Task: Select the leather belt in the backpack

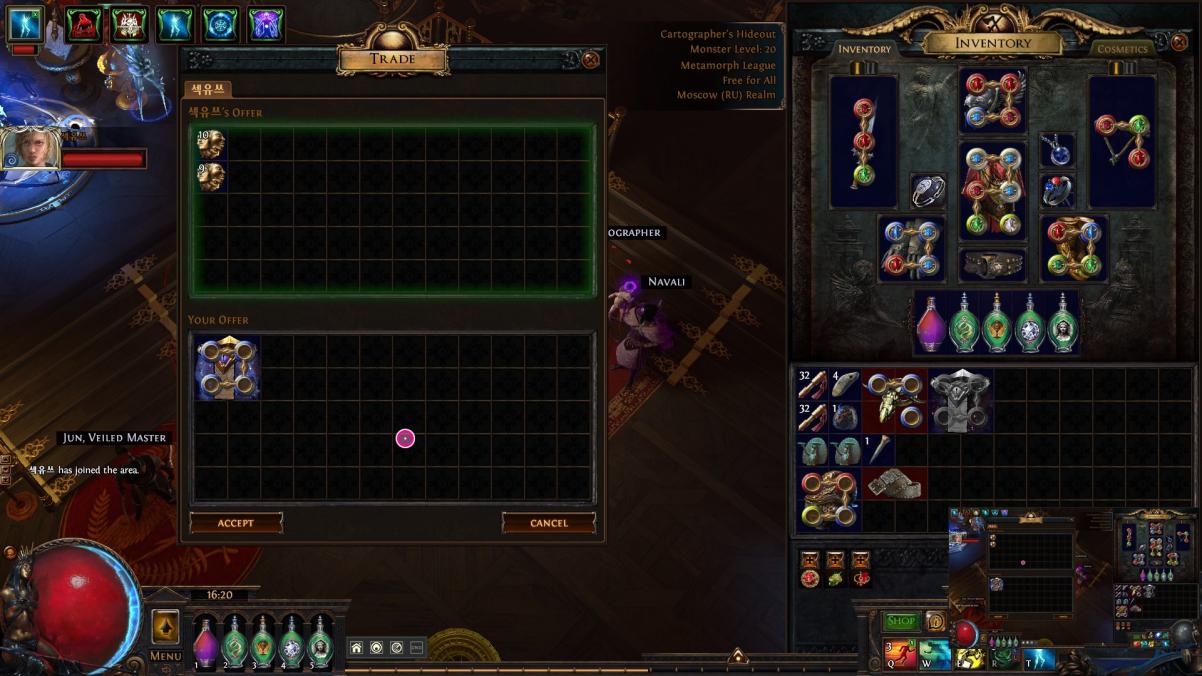Action: (x=894, y=484)
